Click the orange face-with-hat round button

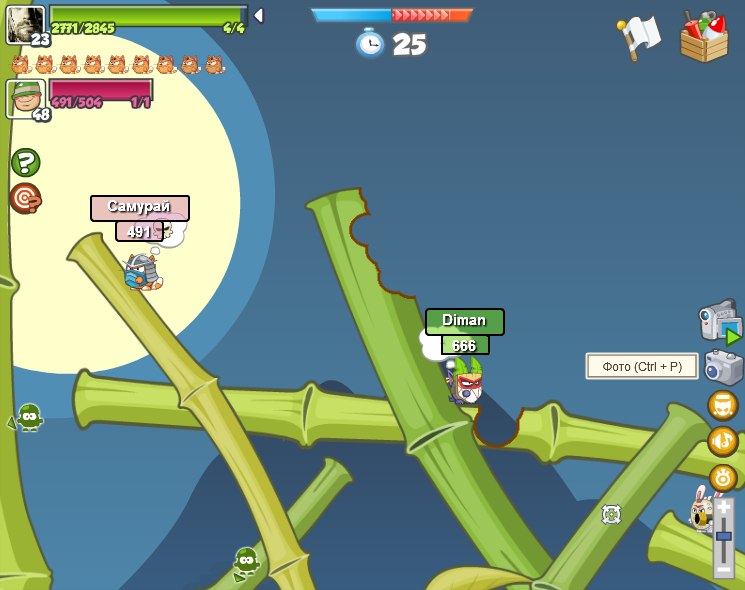[722, 405]
